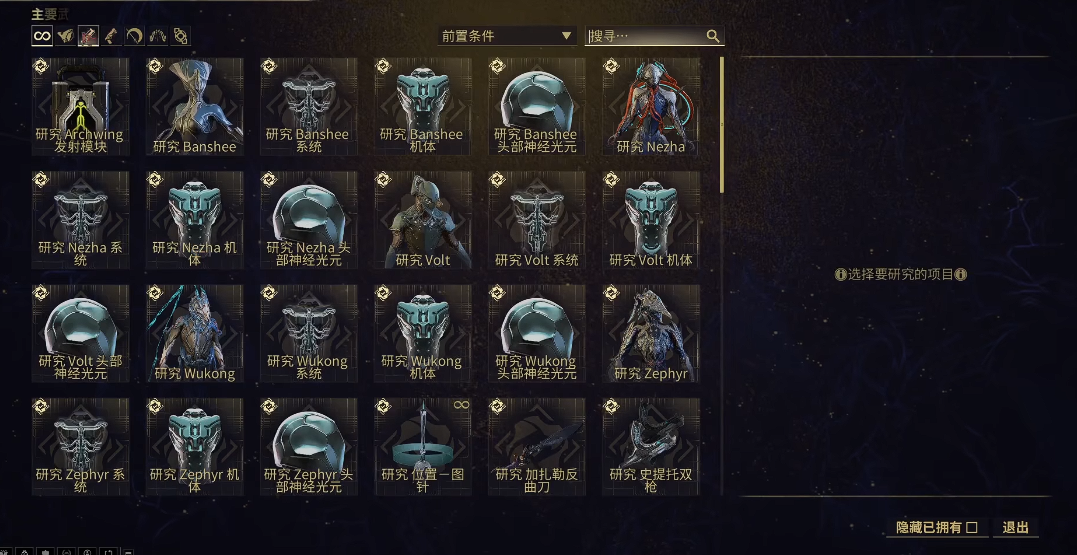Select 研究 Wukong 系统 research item
Screen dimensions: 1077x555
[x=309, y=334]
